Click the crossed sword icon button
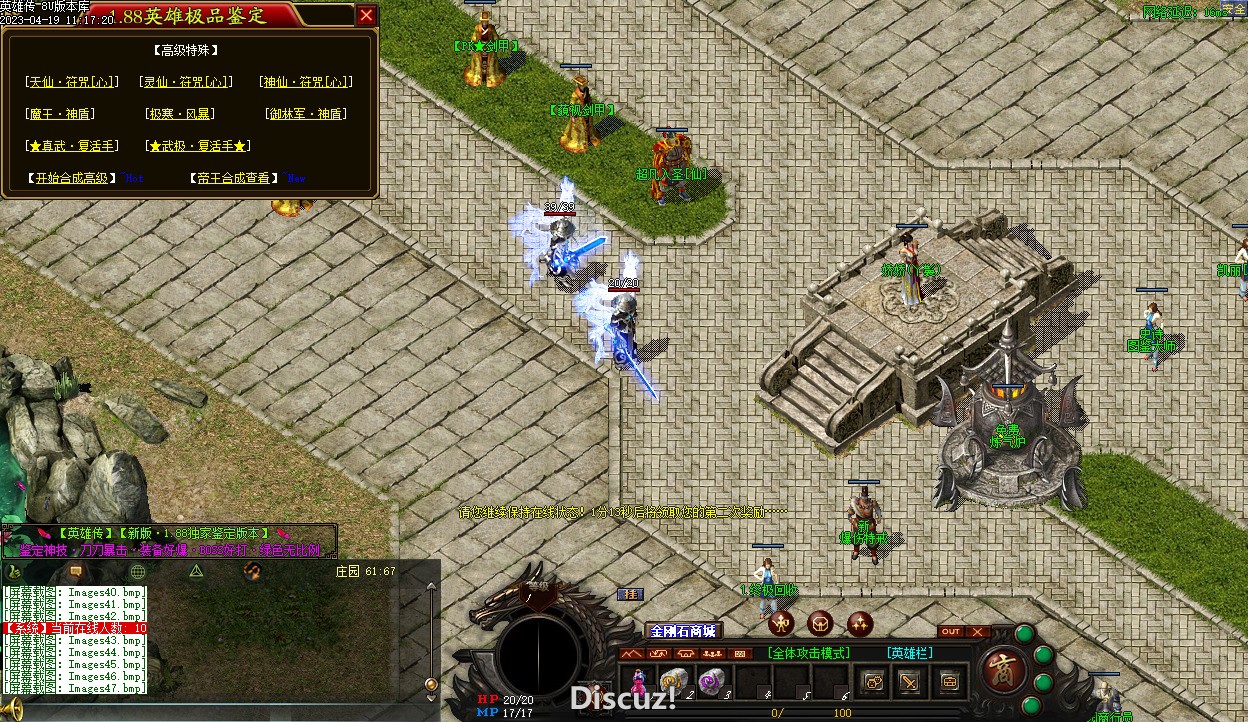This screenshot has height=722, width=1248. point(909,681)
